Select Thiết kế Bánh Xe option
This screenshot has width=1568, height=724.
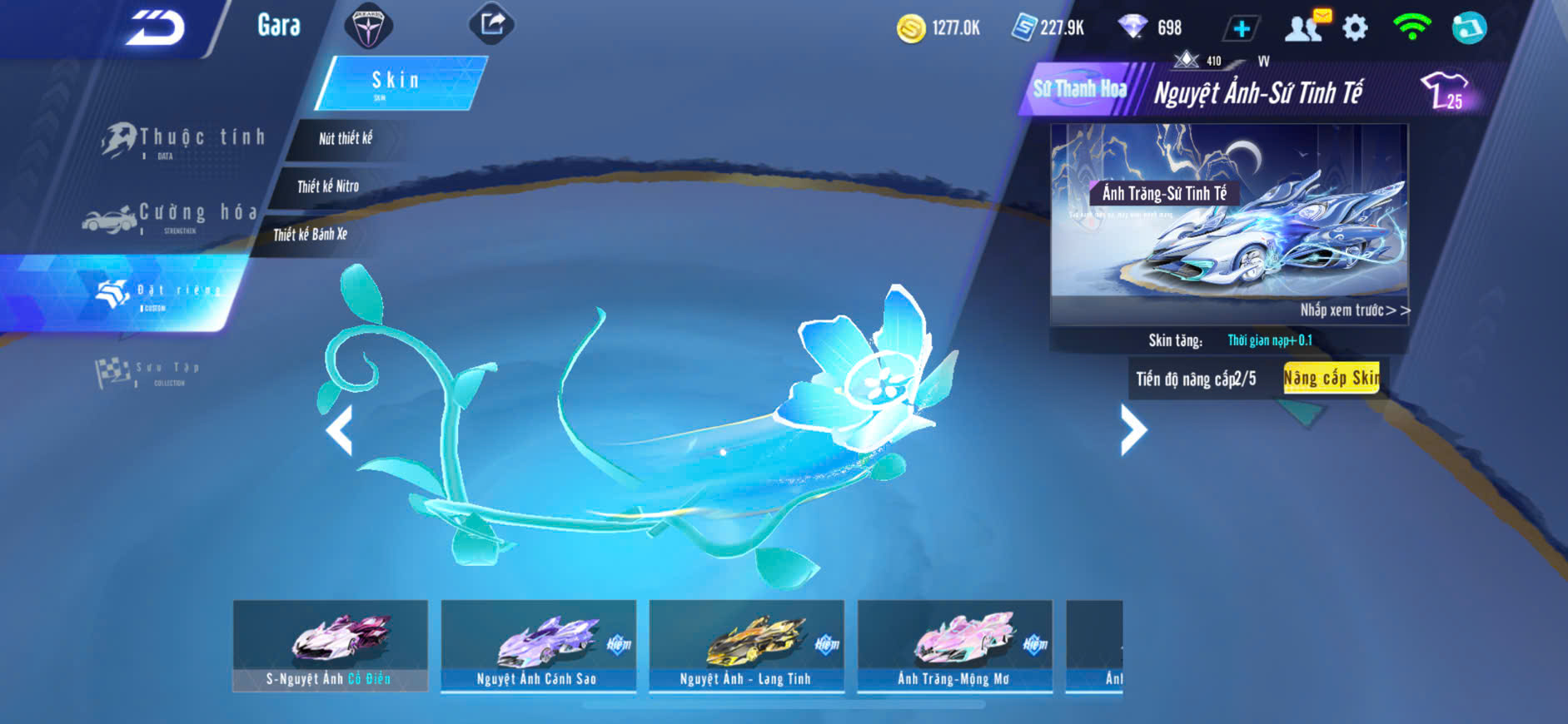point(311,235)
